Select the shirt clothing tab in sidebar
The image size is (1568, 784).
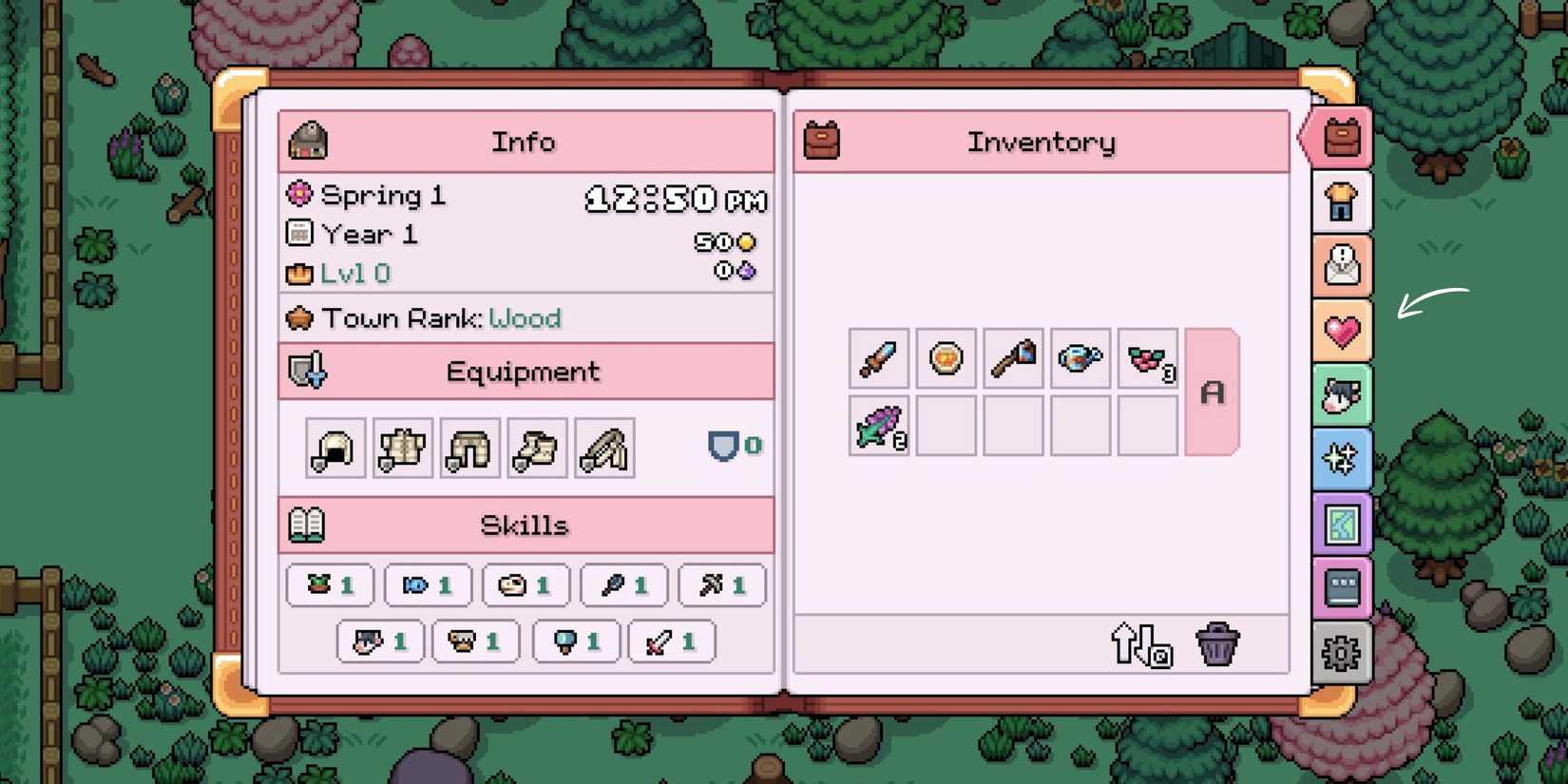(x=1340, y=202)
